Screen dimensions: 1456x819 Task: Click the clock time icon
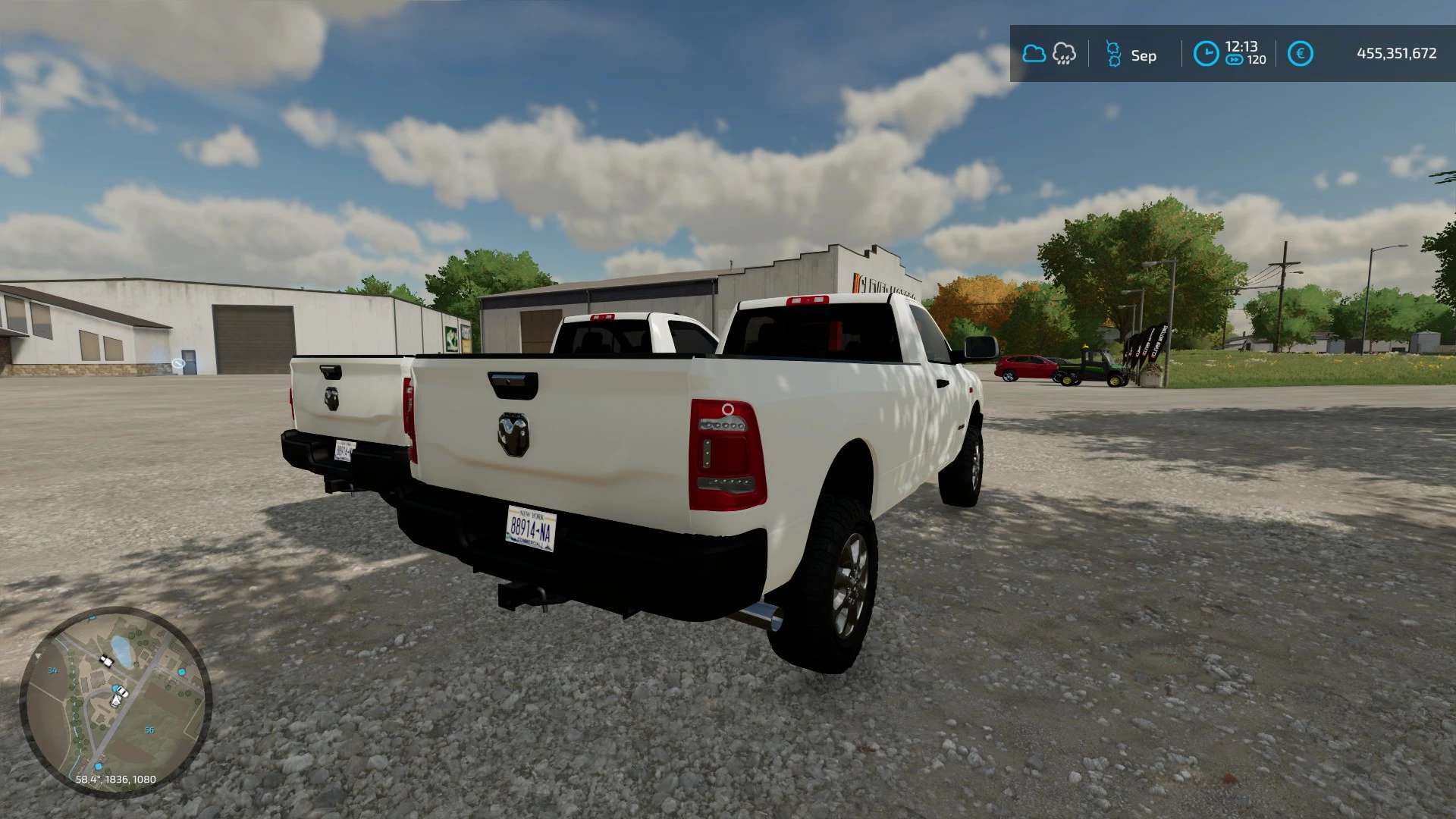click(x=1206, y=54)
